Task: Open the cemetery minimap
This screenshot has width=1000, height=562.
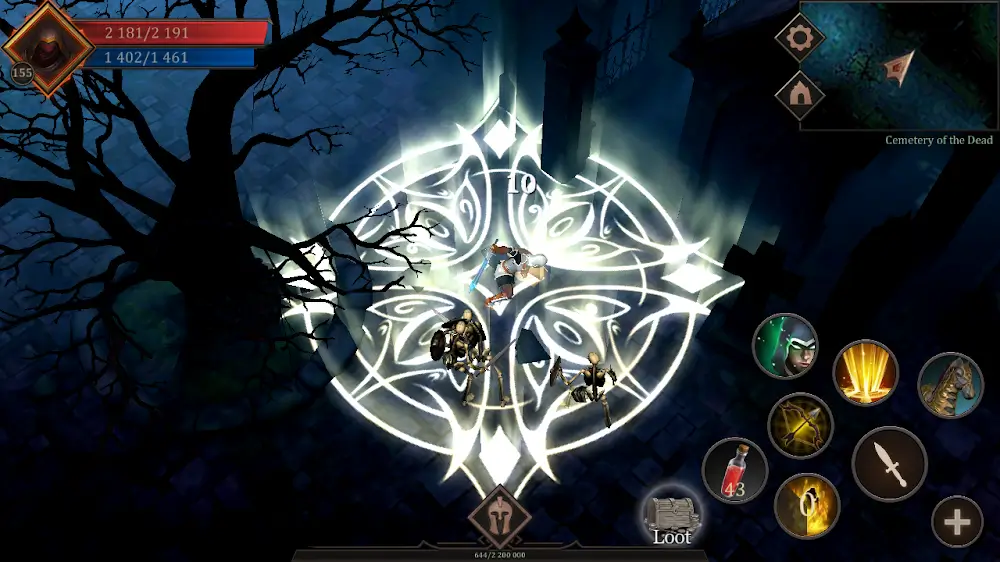Action: (900, 67)
